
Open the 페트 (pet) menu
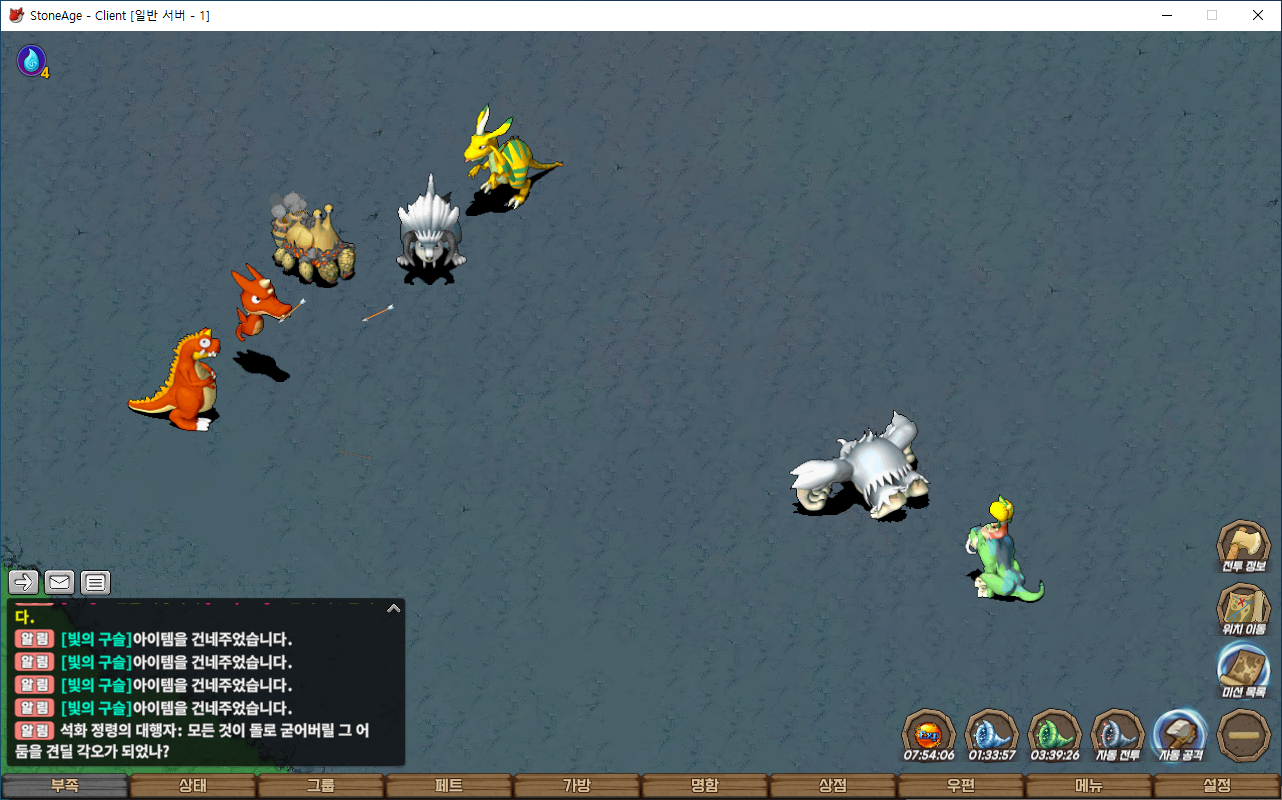click(449, 786)
